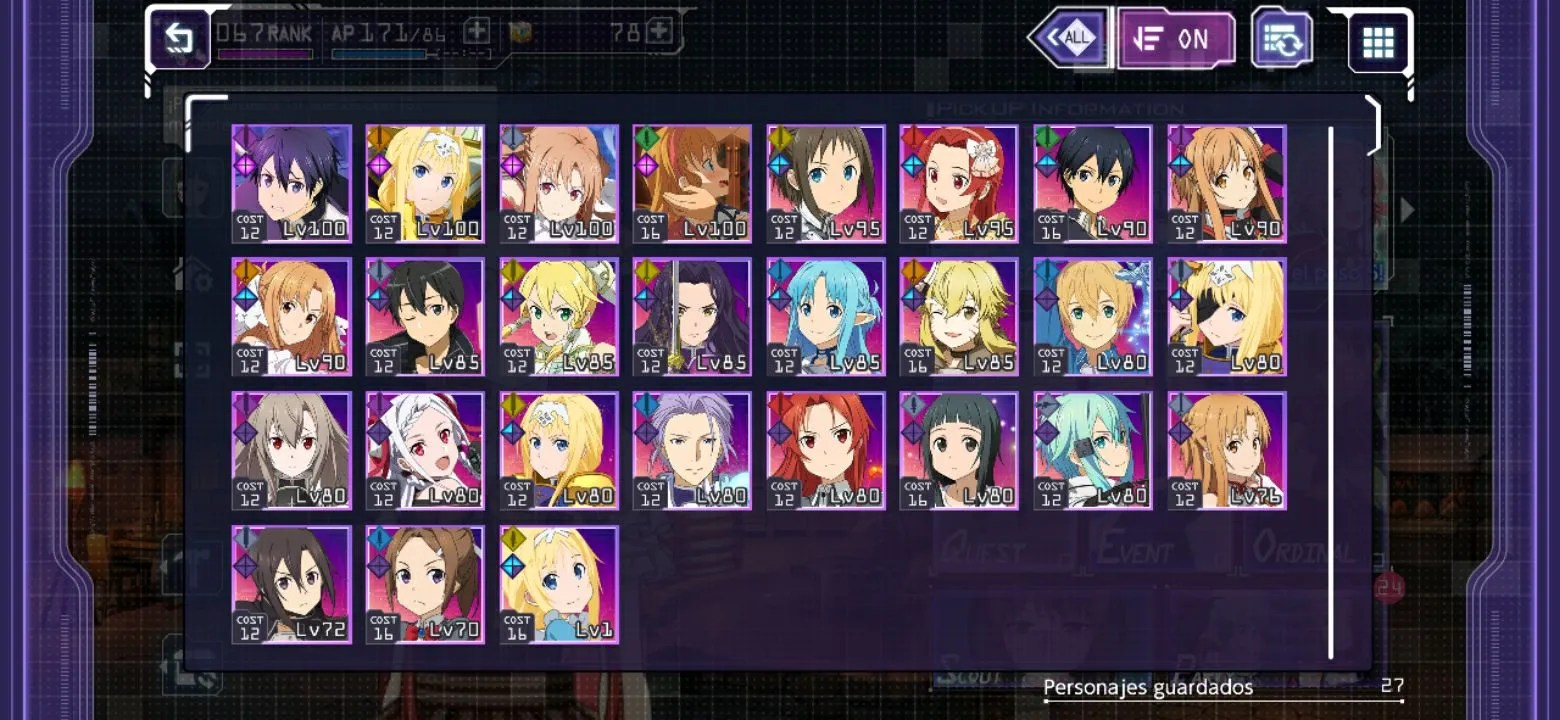Click the list swap refresh icon
Screen dimensions: 1560x720
1282,39
